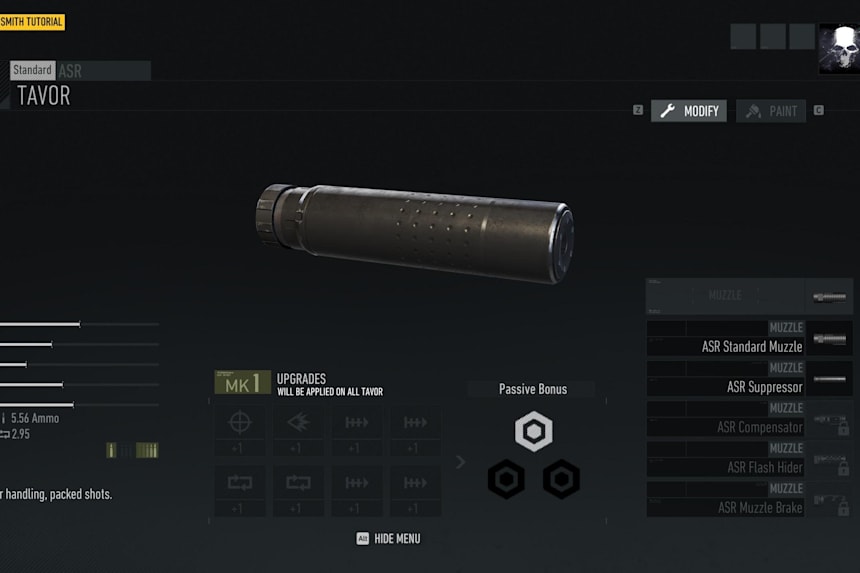
Task: Switch to the Modify tab
Action: (689, 111)
